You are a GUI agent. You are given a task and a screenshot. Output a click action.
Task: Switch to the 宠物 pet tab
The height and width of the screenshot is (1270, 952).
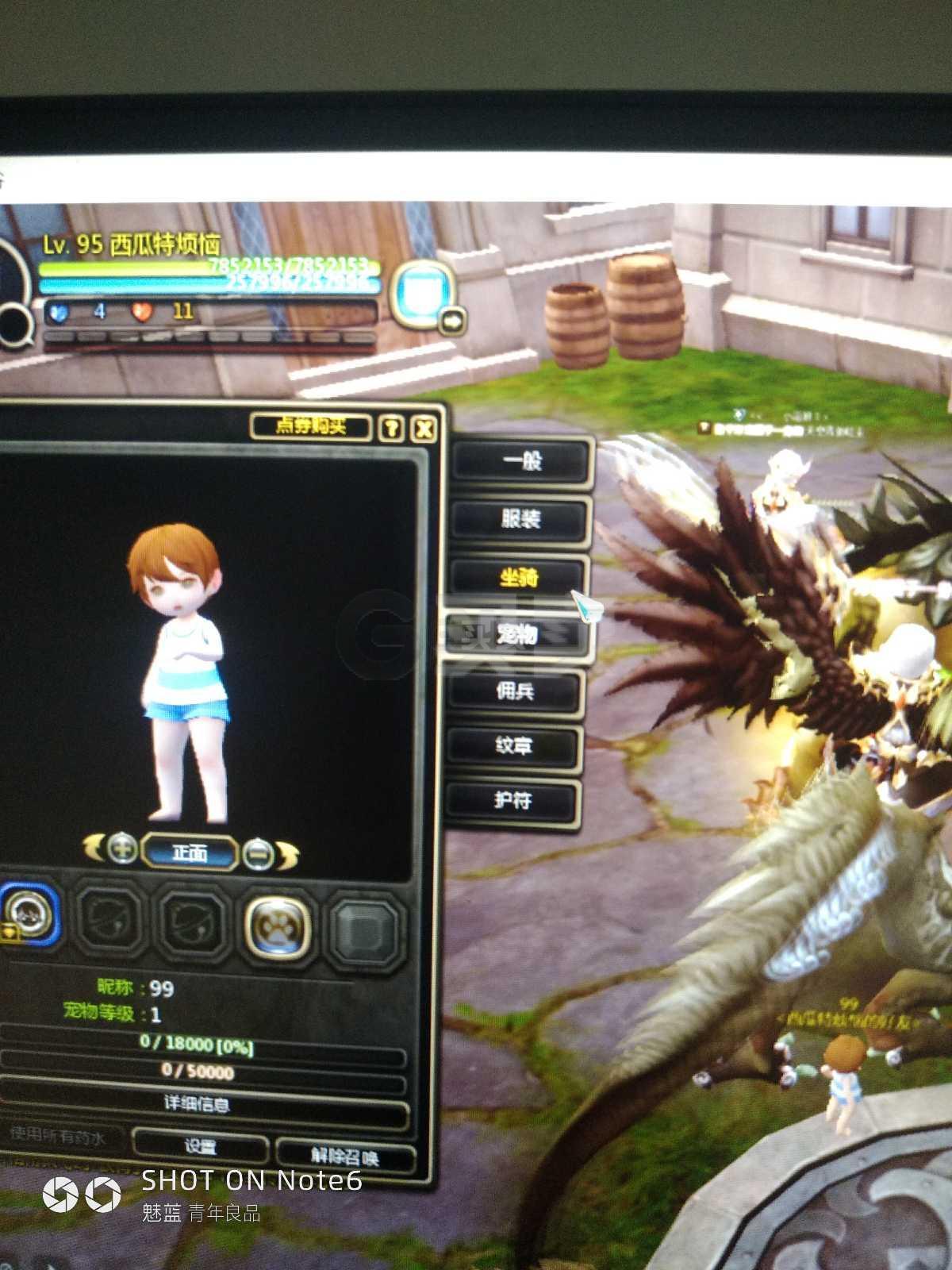pos(516,634)
